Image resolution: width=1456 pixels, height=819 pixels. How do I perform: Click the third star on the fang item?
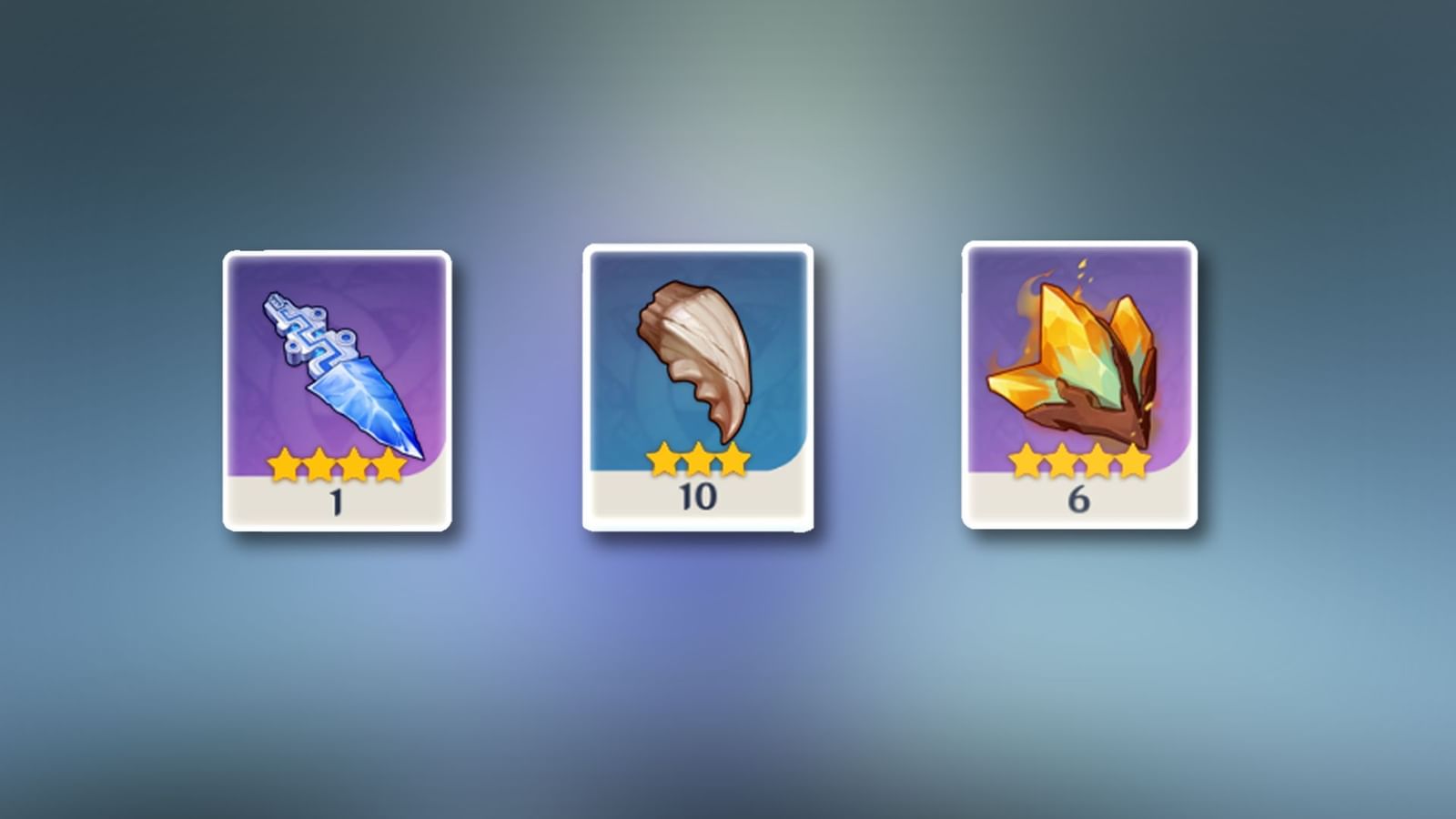point(733,460)
